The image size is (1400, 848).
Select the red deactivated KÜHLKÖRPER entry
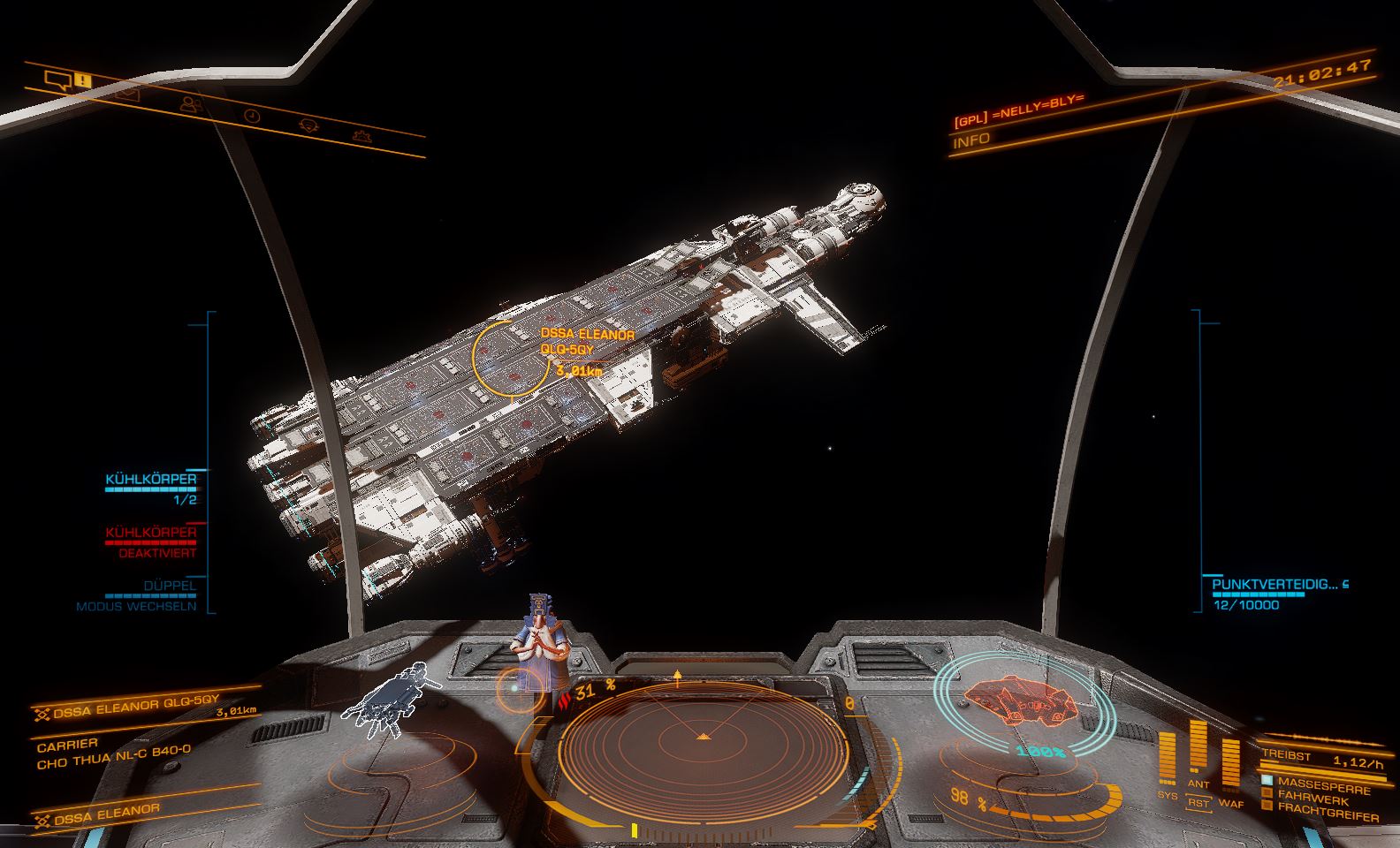[x=151, y=534]
